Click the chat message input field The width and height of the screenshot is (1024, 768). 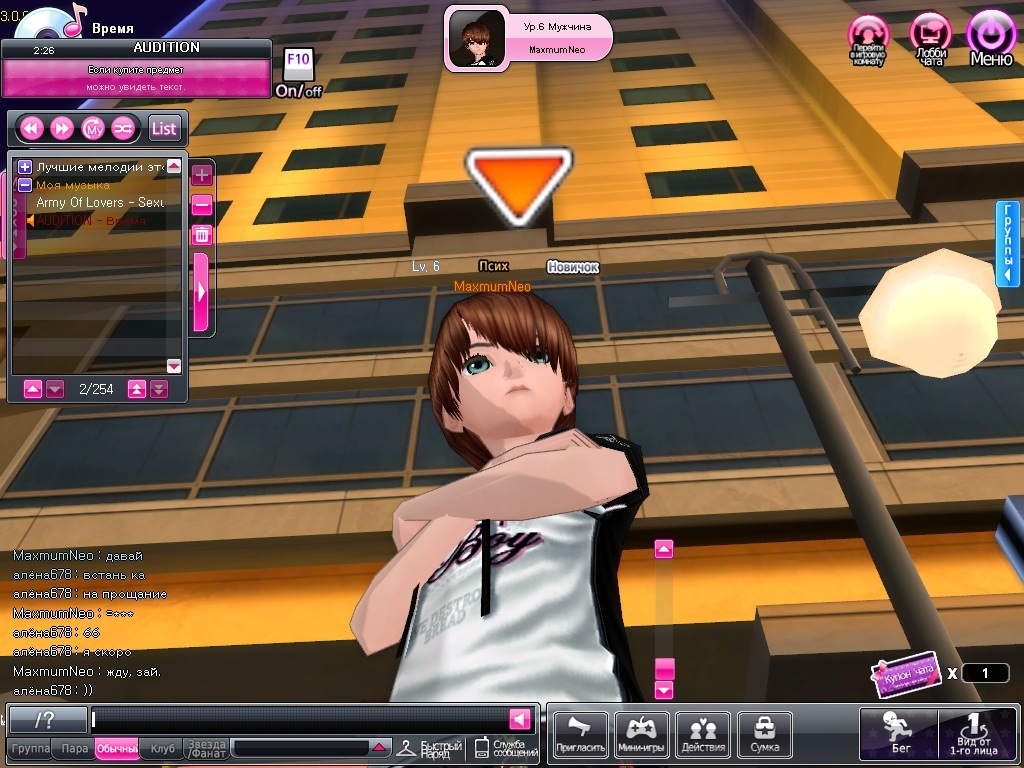(x=298, y=719)
